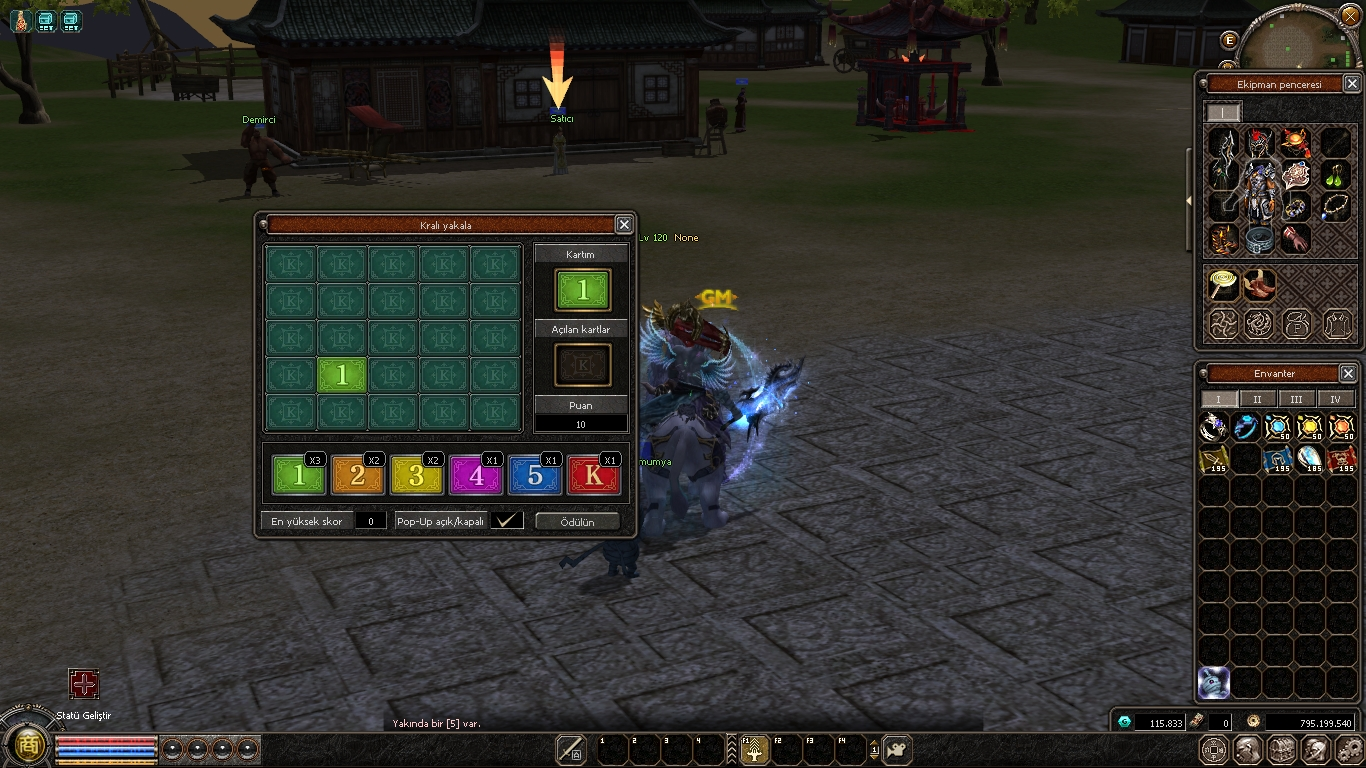Close the Ekipman penceresi window
Viewport: 1366px width, 768px height.
(1351, 85)
